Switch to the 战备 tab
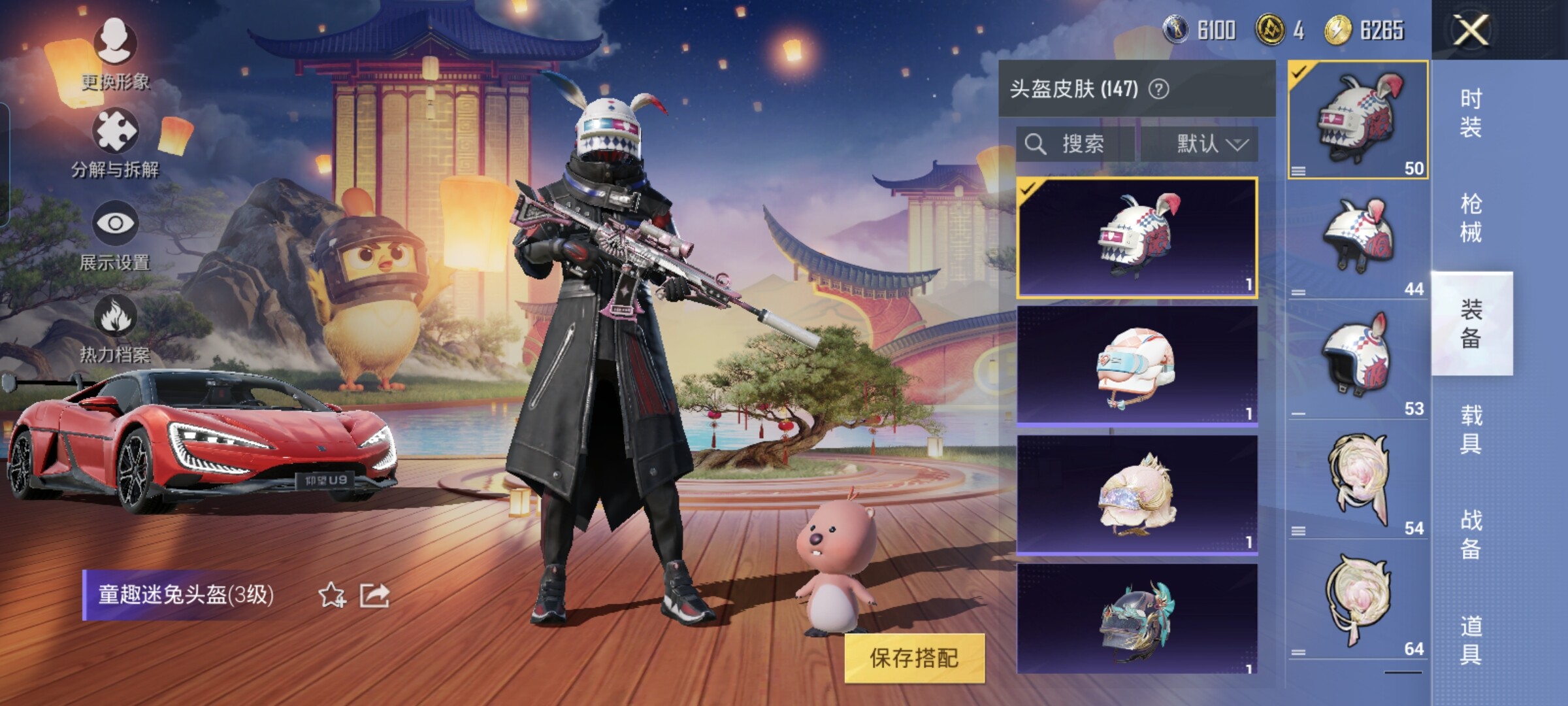Image resolution: width=1568 pixels, height=706 pixels. pyautogui.click(x=1471, y=534)
